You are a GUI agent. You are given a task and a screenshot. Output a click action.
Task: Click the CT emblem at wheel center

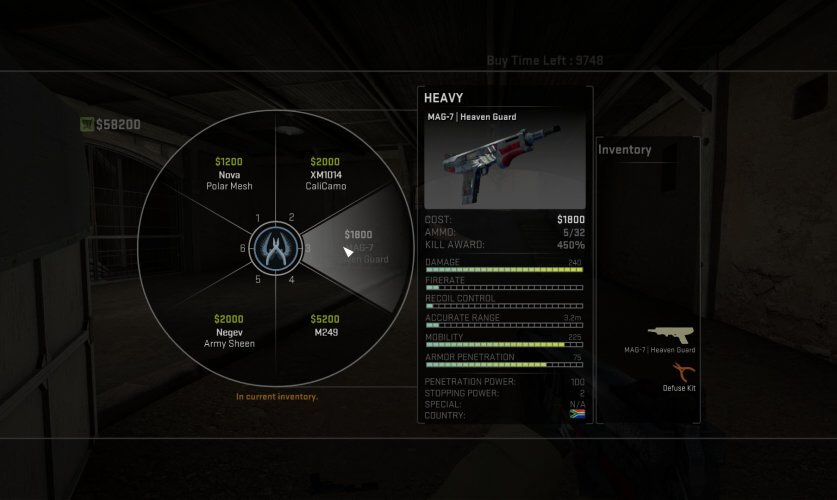pos(275,248)
